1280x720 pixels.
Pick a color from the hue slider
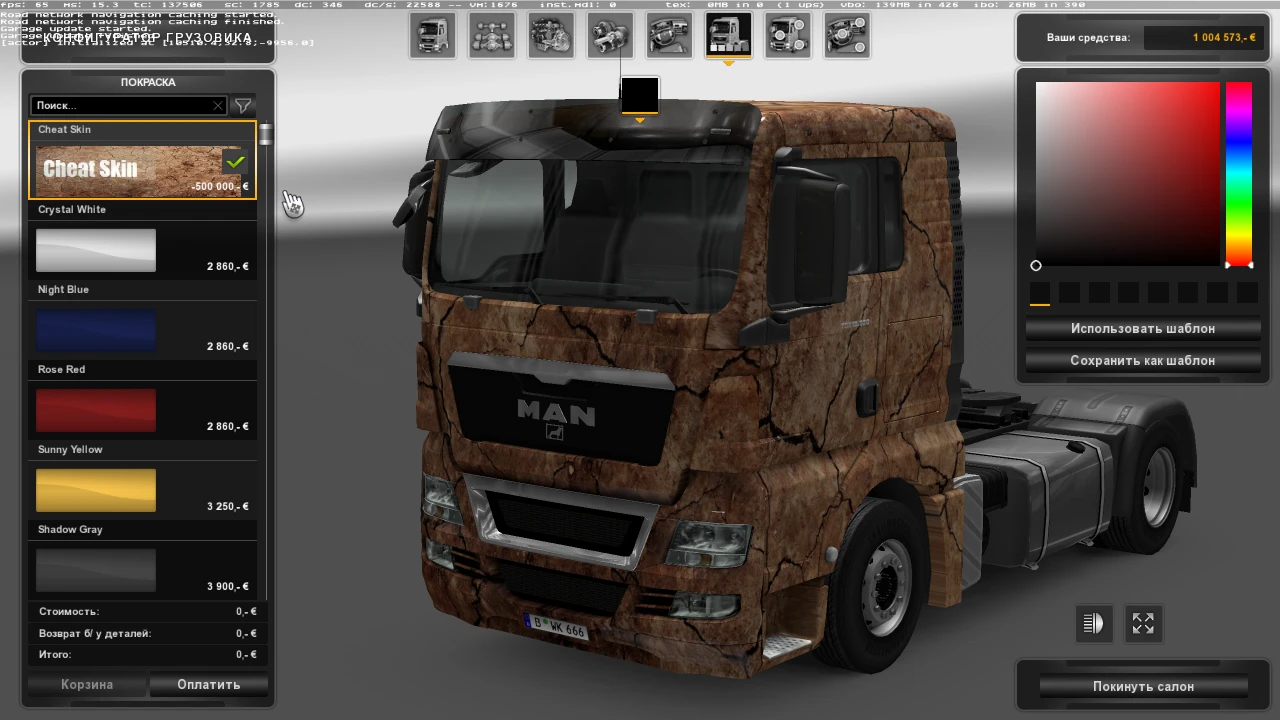click(1238, 170)
